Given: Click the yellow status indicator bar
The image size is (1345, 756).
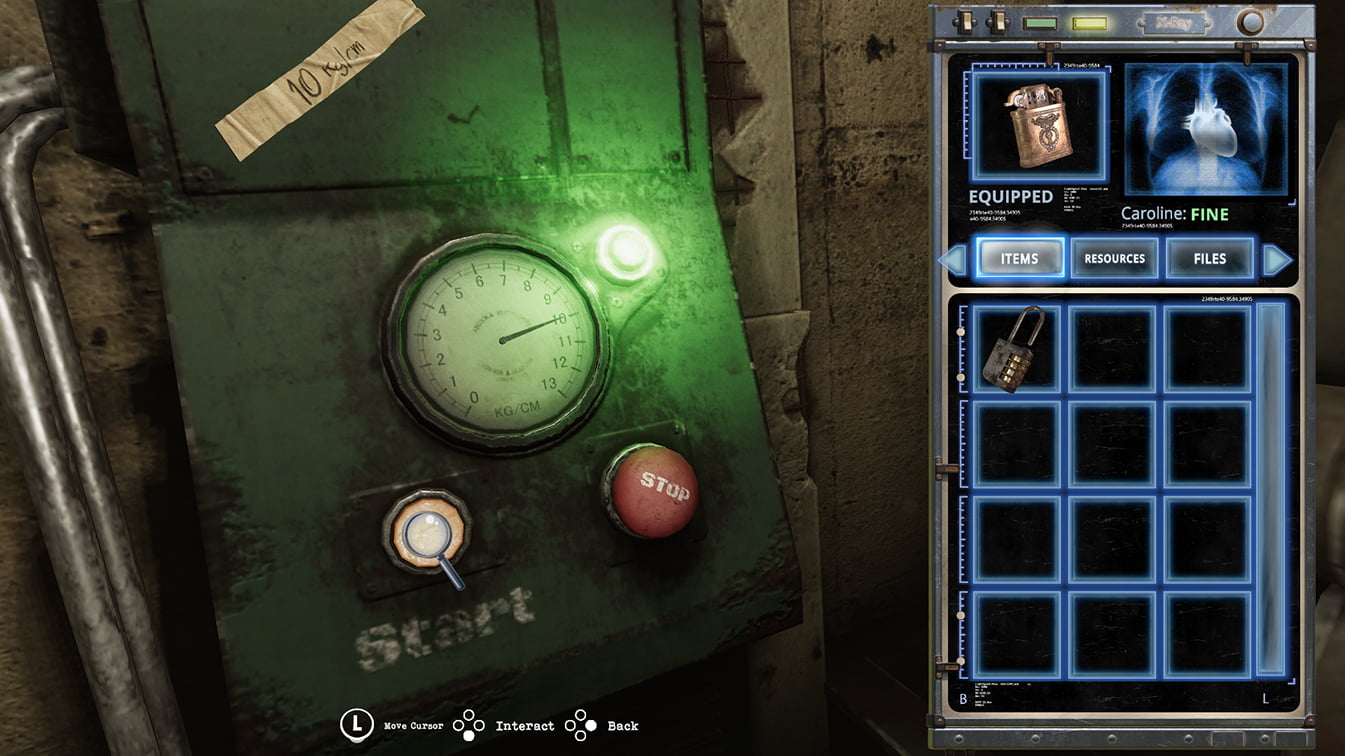Looking at the screenshot, I should [x=1087, y=22].
